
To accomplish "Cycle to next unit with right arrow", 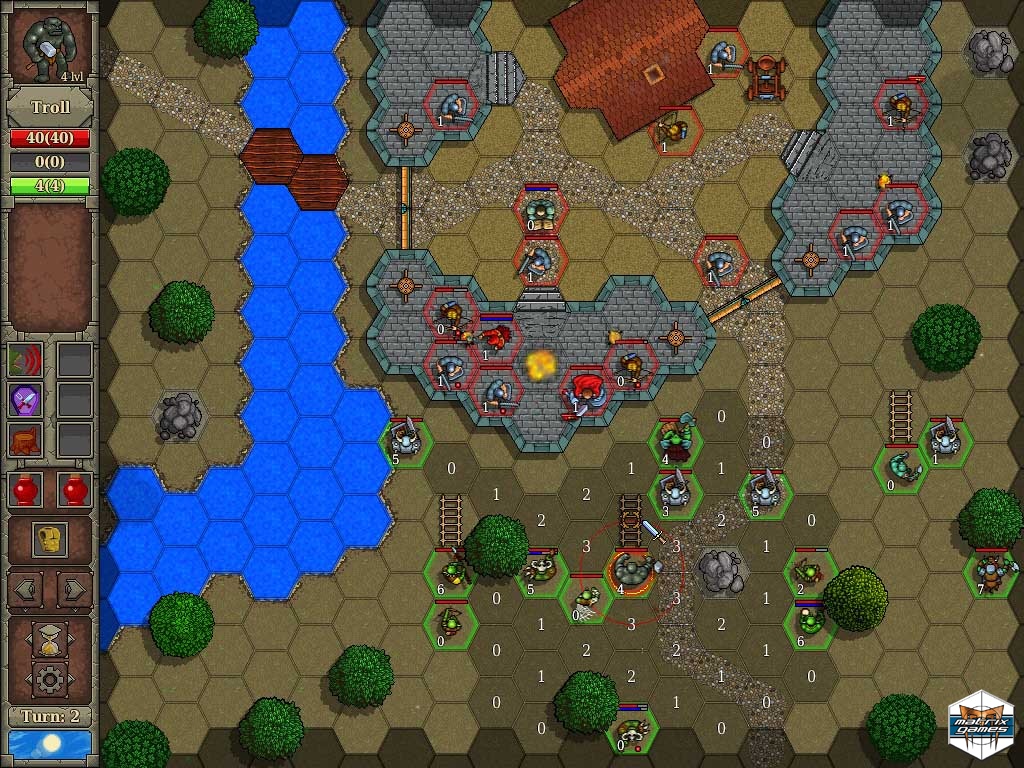I will click(75, 590).
